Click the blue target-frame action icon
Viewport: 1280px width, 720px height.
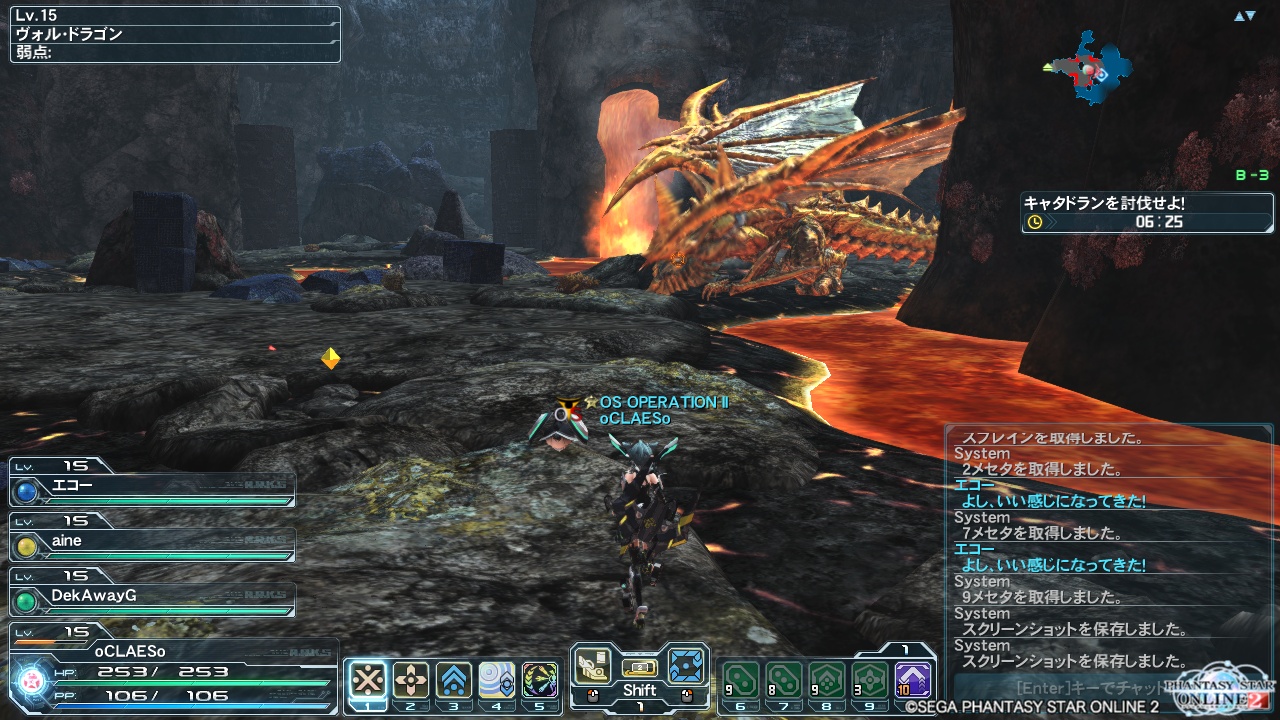pos(686,664)
